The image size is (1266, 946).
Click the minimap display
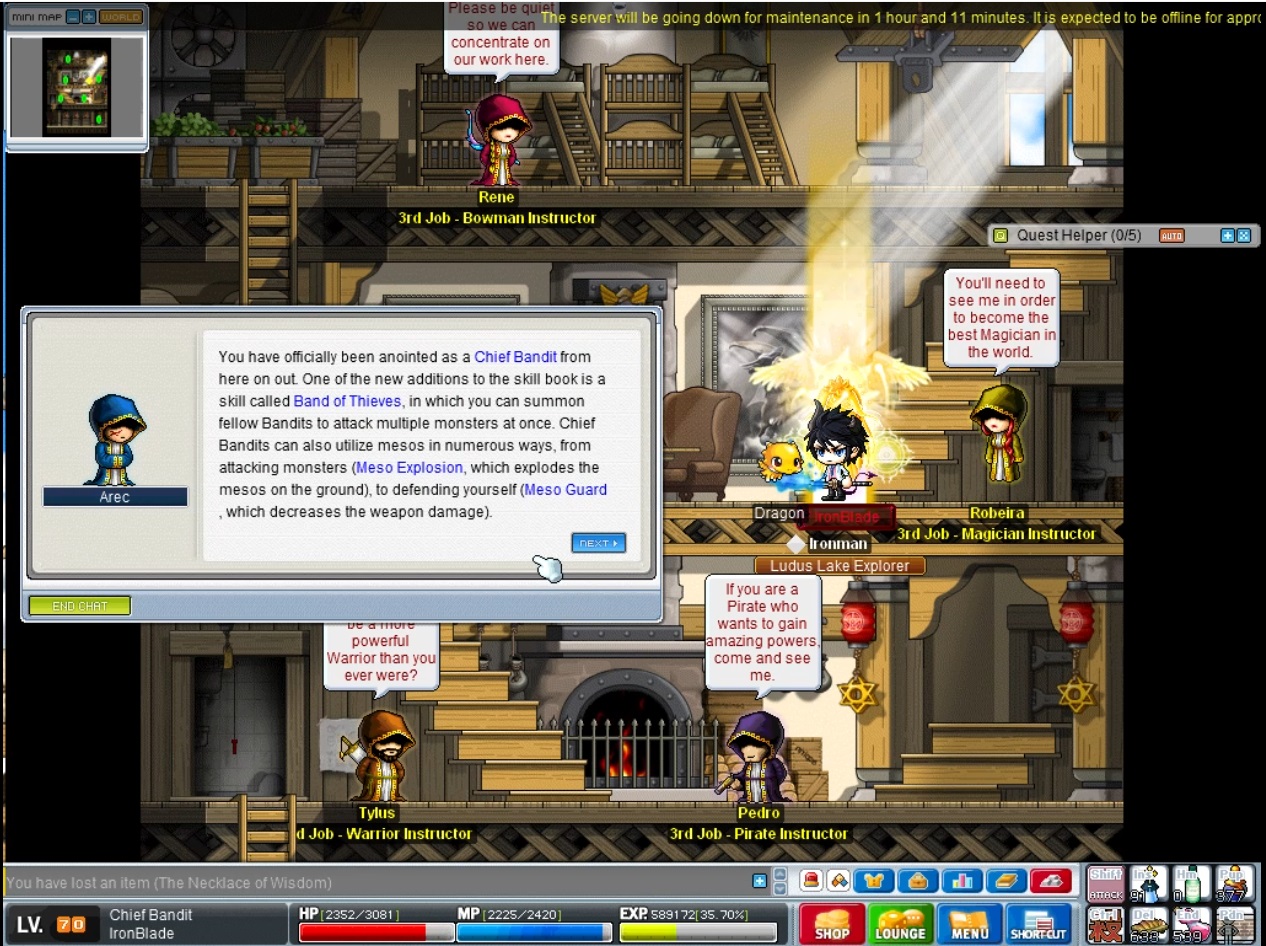(76, 88)
